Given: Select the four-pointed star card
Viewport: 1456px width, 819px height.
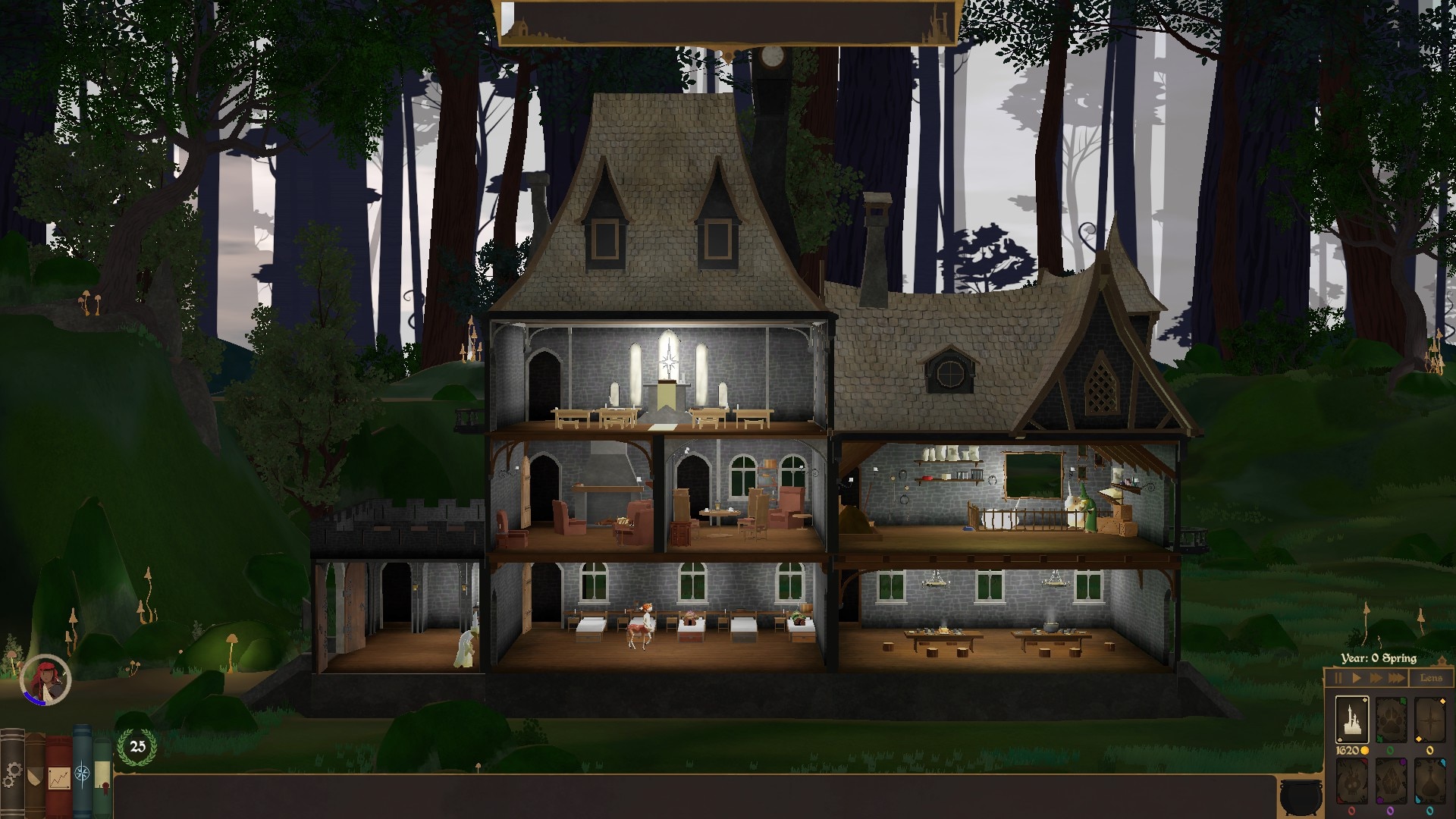Looking at the screenshot, I should coord(1429,720).
